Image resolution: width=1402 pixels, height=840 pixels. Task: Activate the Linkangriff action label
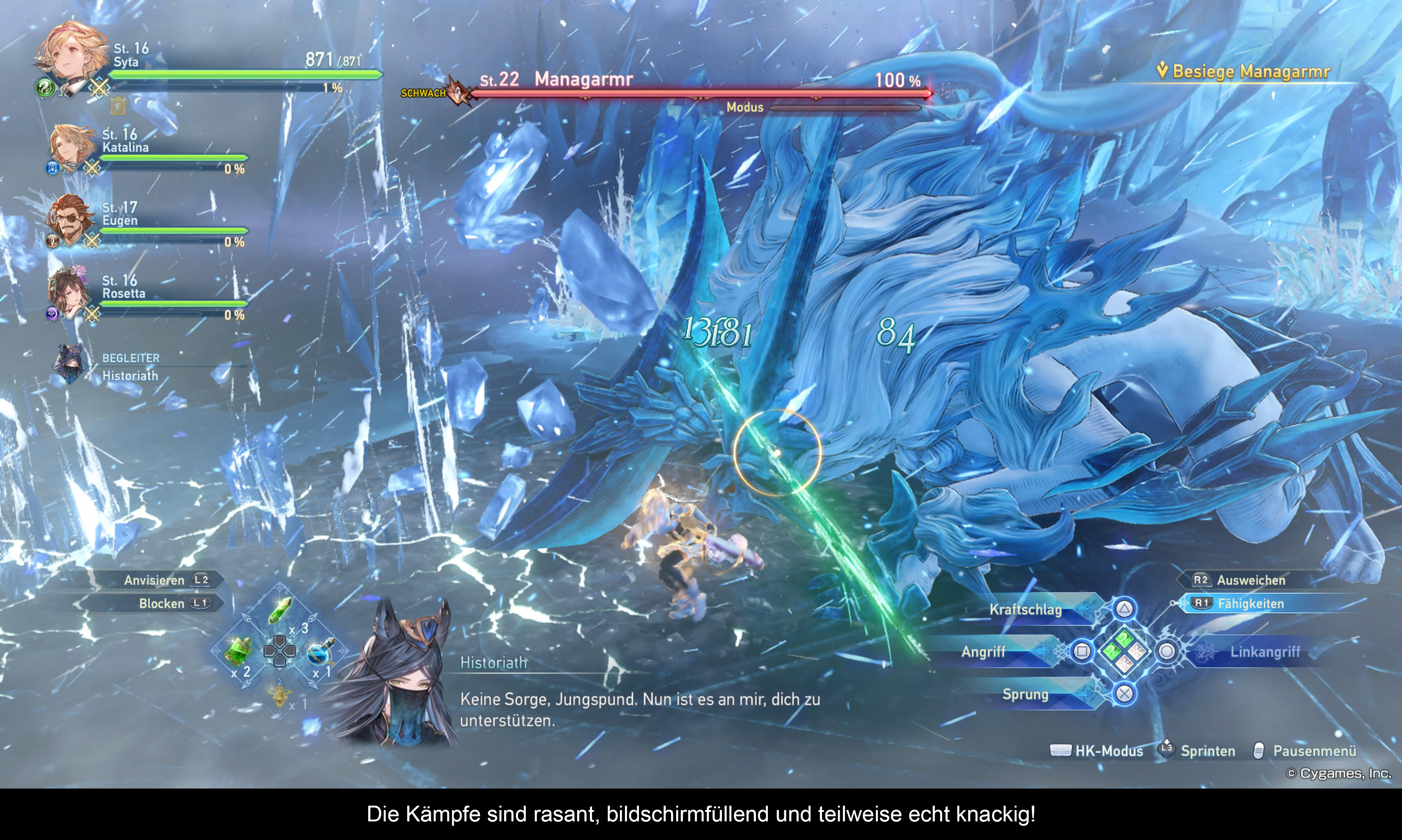pos(1264,652)
